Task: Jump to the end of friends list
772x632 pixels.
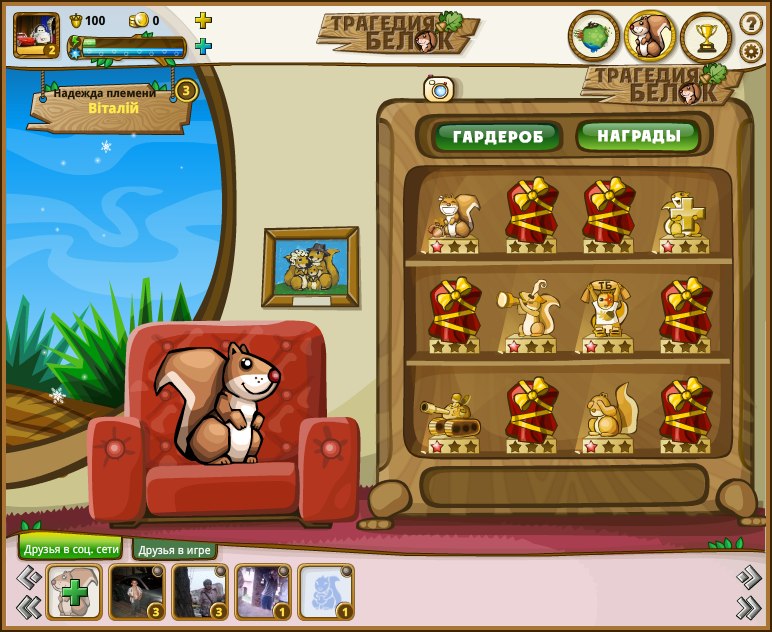Action: point(748,606)
